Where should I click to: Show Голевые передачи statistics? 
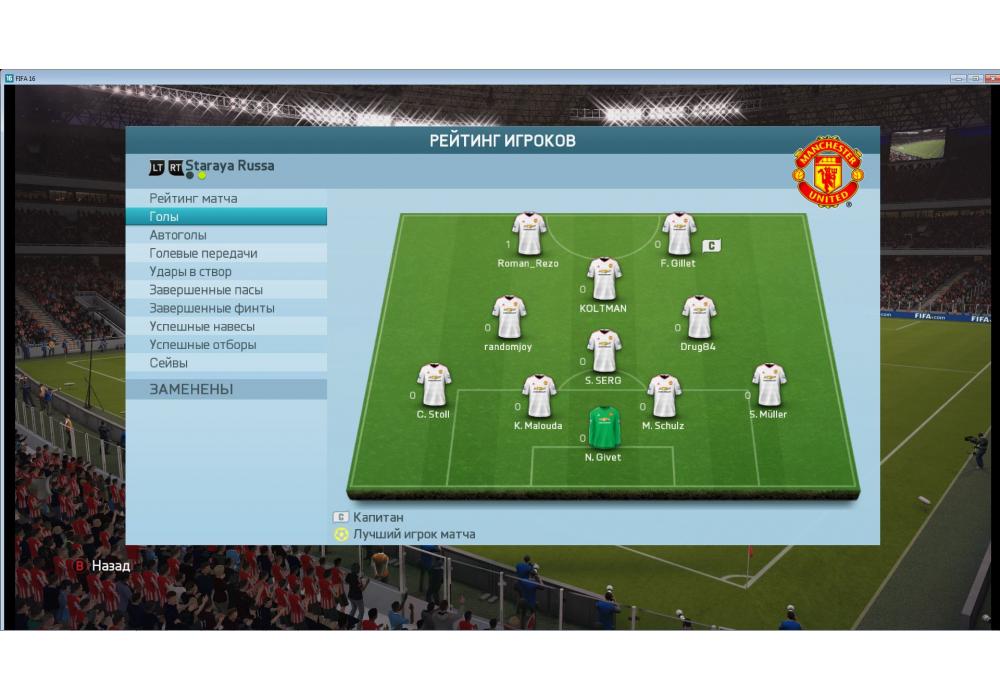click(203, 253)
